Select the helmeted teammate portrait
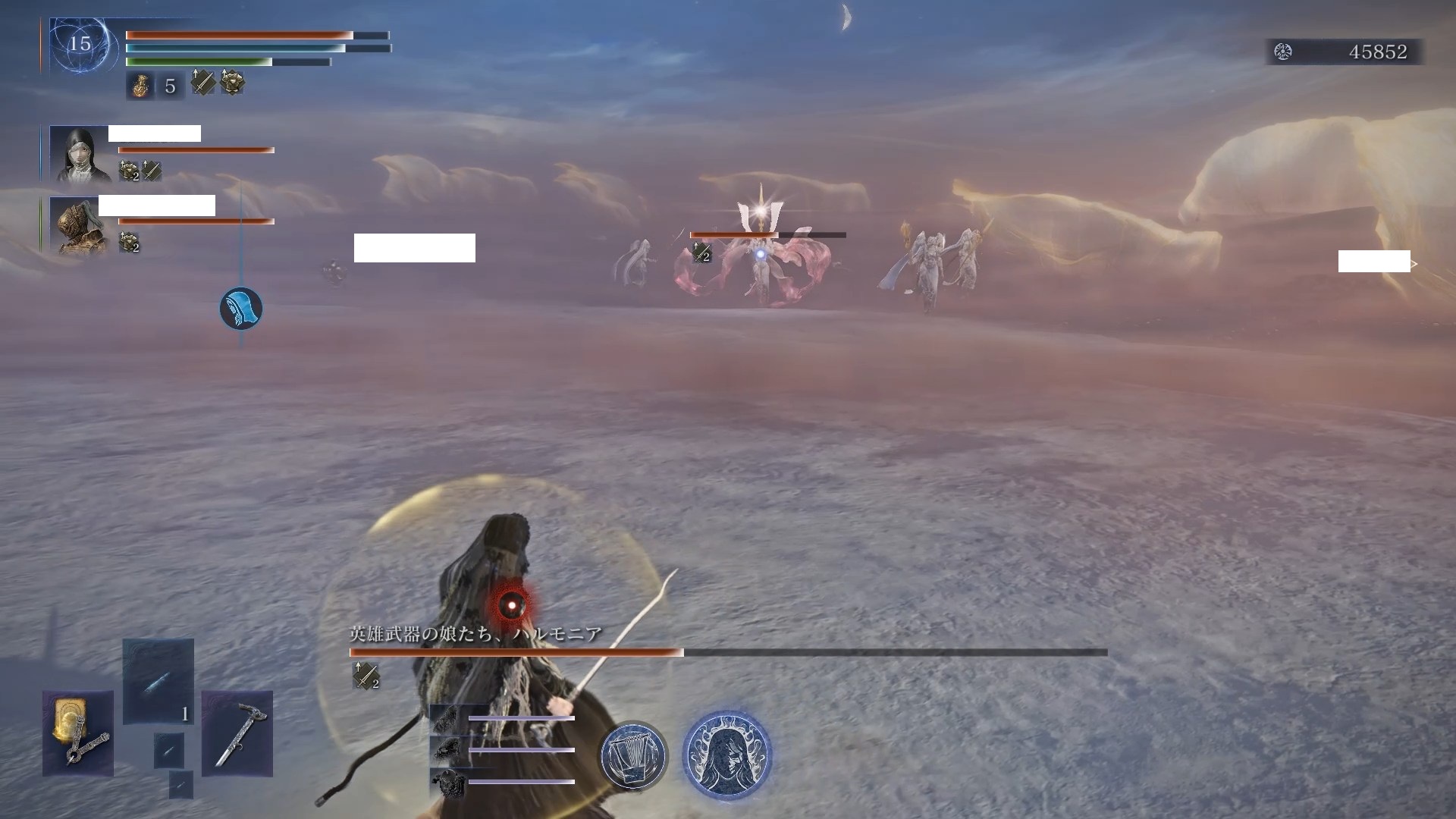 click(x=79, y=225)
